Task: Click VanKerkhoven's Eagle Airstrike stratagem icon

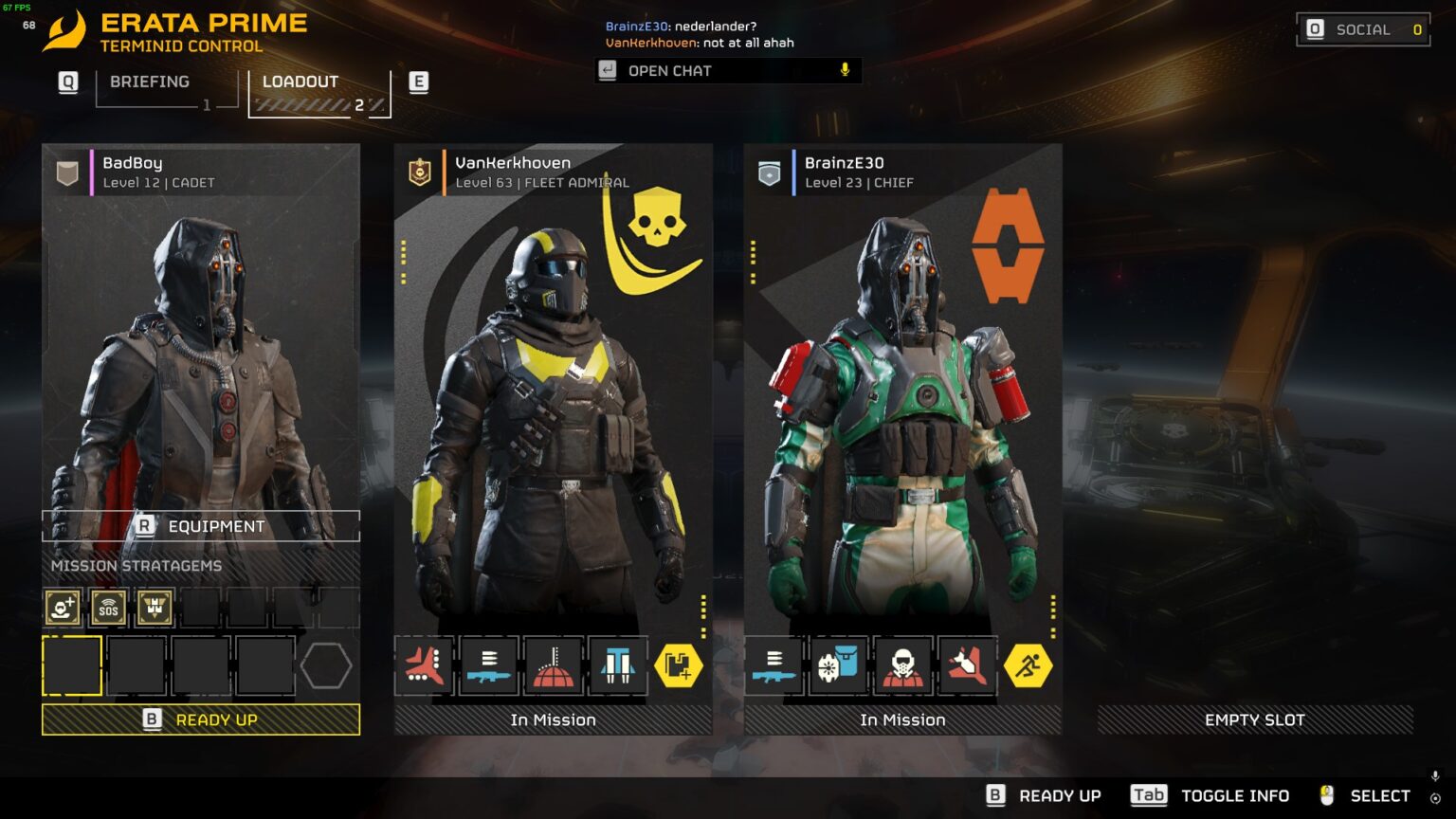Action: (425, 666)
